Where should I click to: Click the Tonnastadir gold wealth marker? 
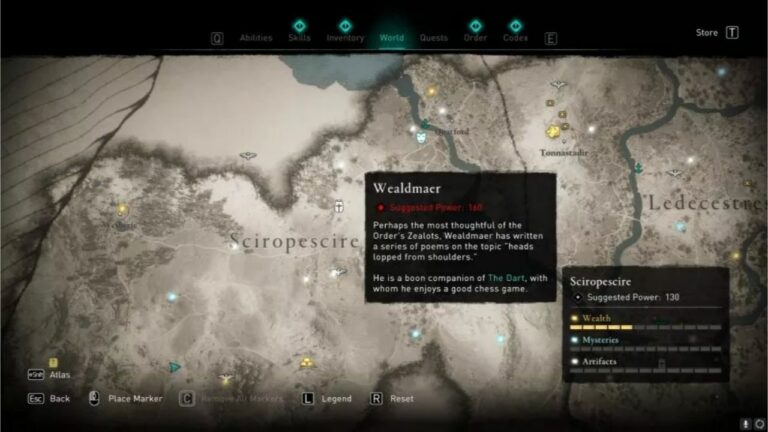tap(552, 132)
